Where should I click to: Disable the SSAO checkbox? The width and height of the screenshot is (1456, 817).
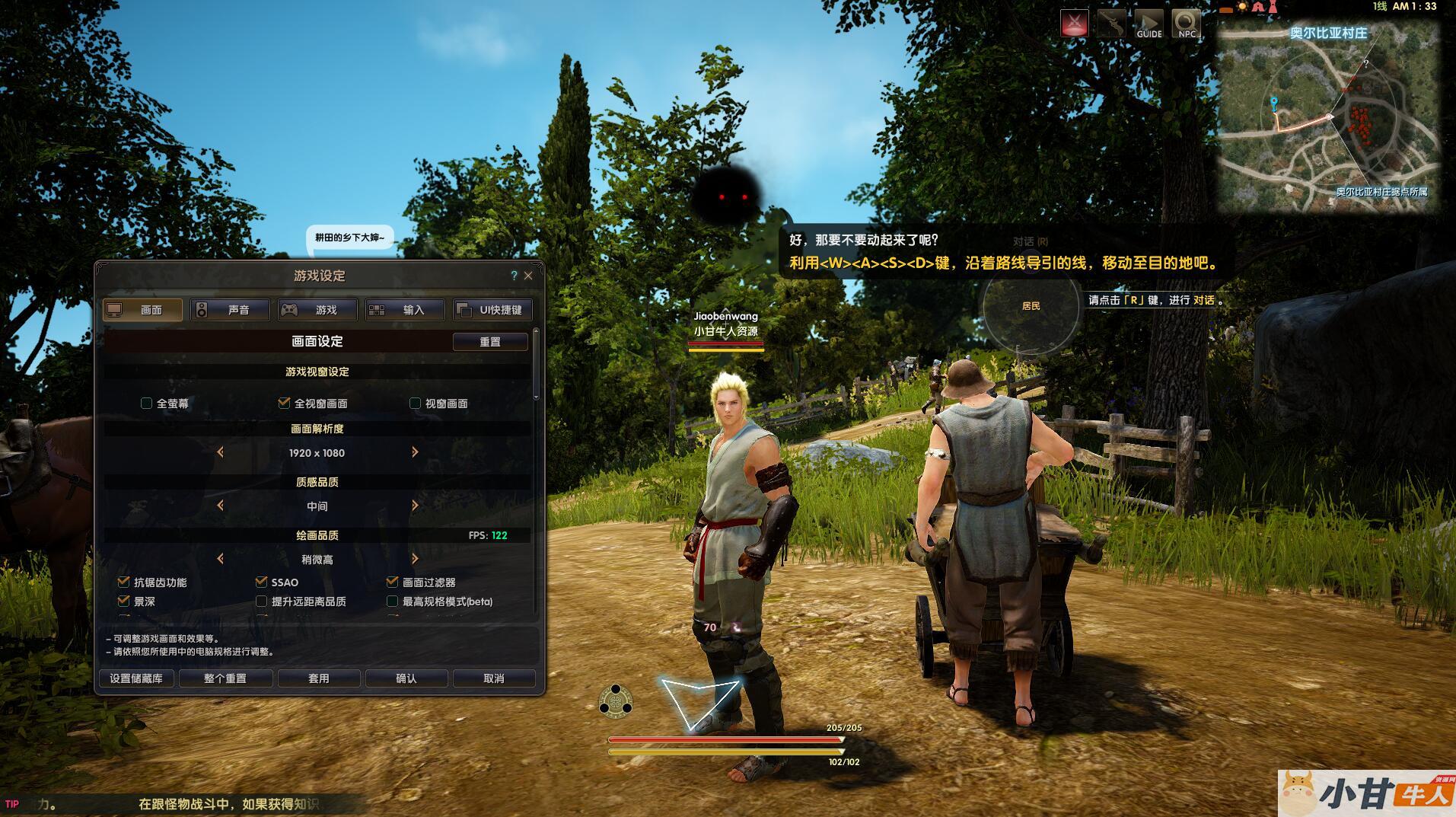(262, 582)
